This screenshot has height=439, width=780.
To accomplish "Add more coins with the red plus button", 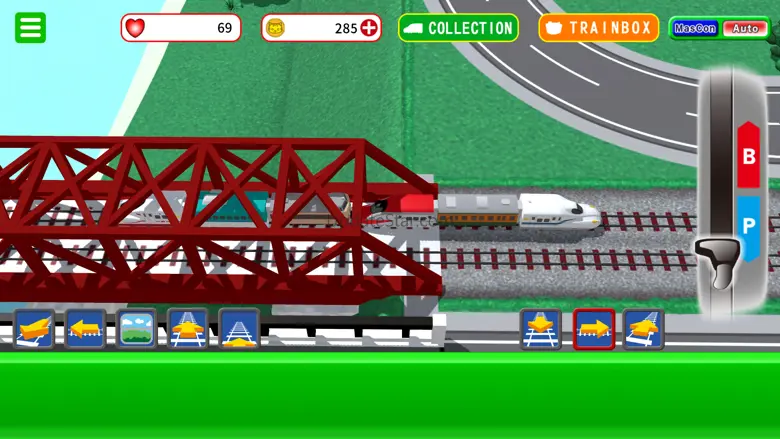I will (x=369, y=28).
